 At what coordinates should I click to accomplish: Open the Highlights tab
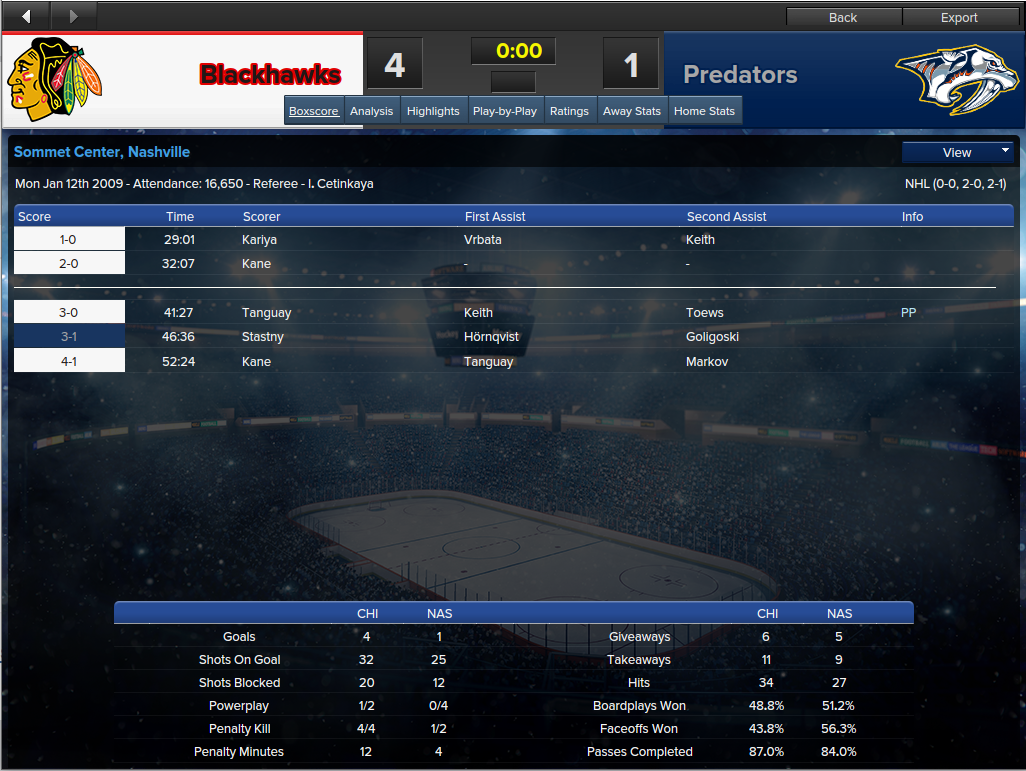tap(433, 111)
